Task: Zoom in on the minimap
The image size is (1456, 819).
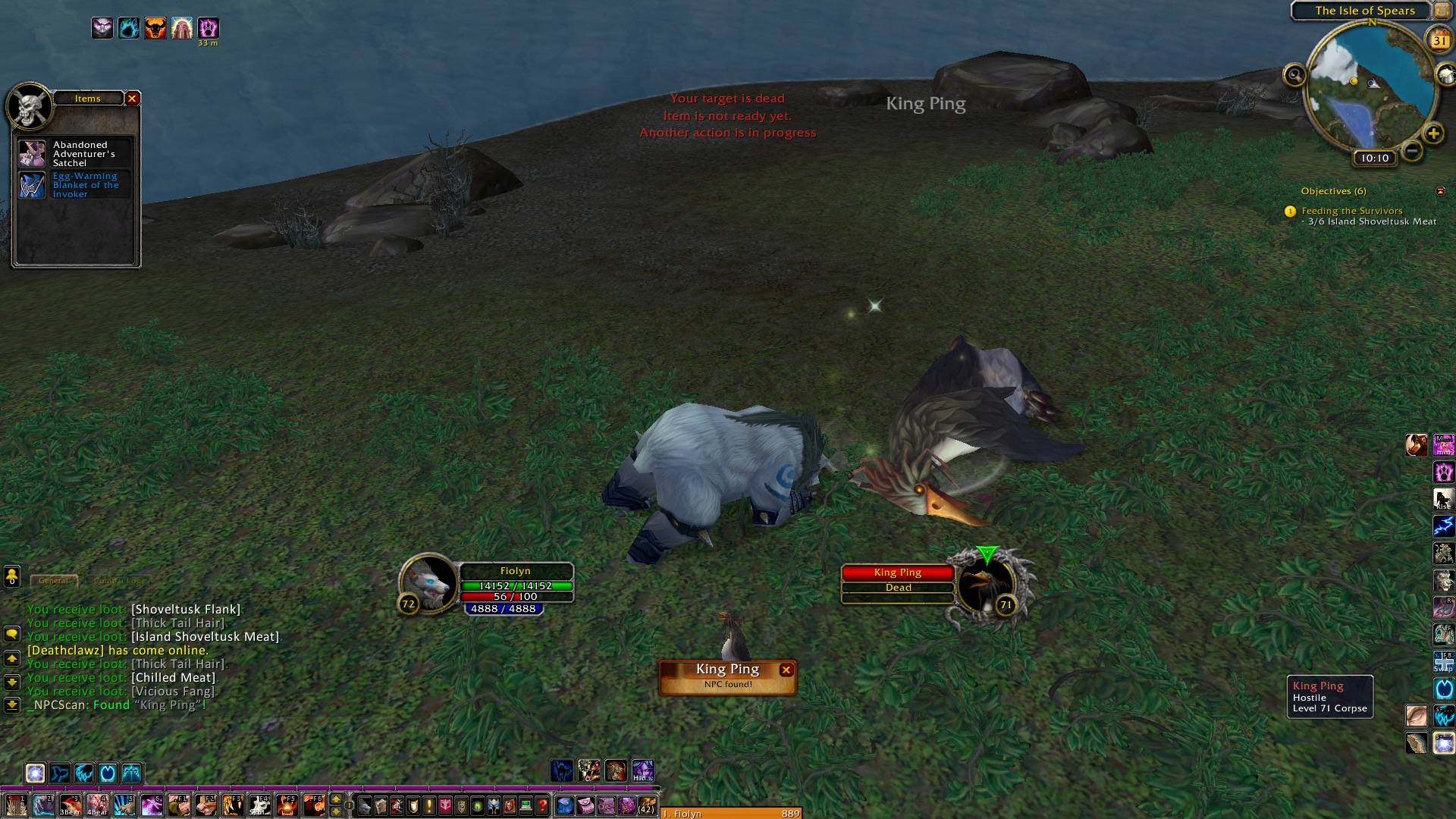Action: tap(1433, 134)
